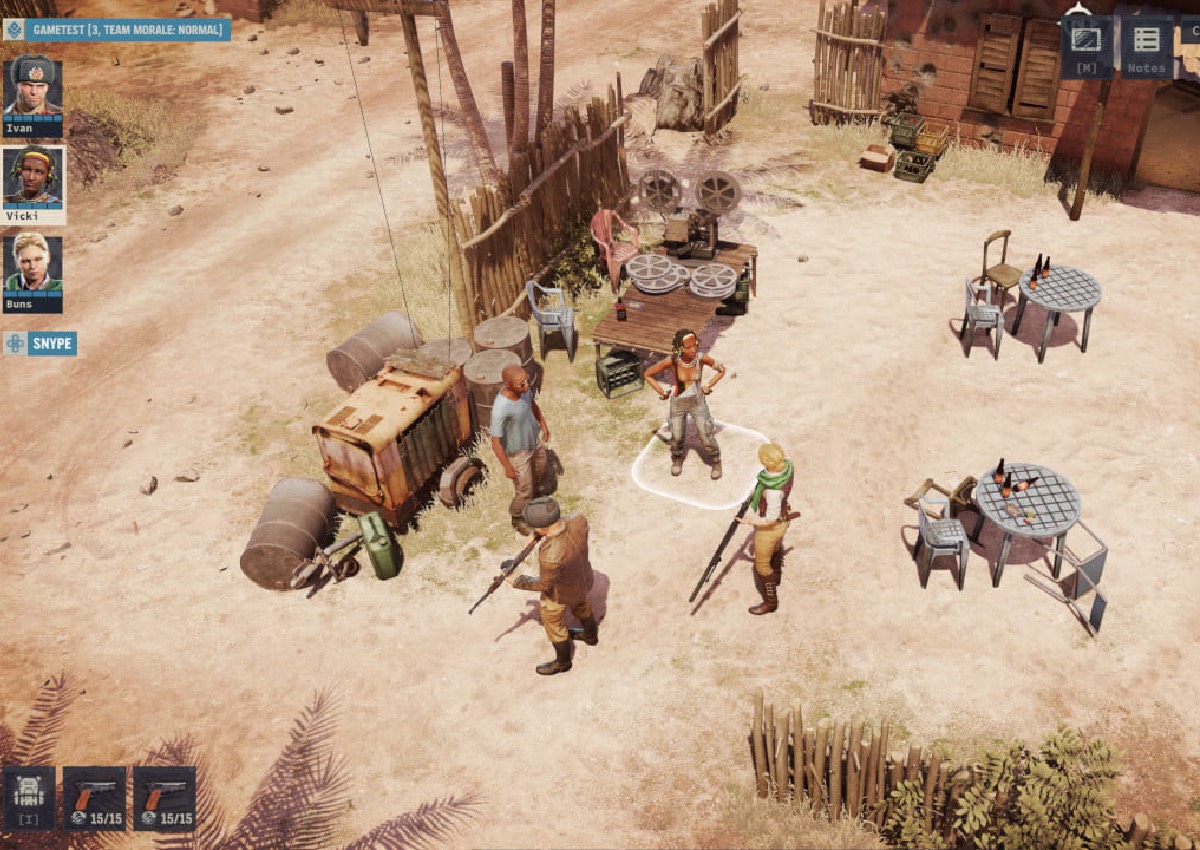1200x850 pixels.
Task: Open the map with the [M] button
Action: 1086,46
